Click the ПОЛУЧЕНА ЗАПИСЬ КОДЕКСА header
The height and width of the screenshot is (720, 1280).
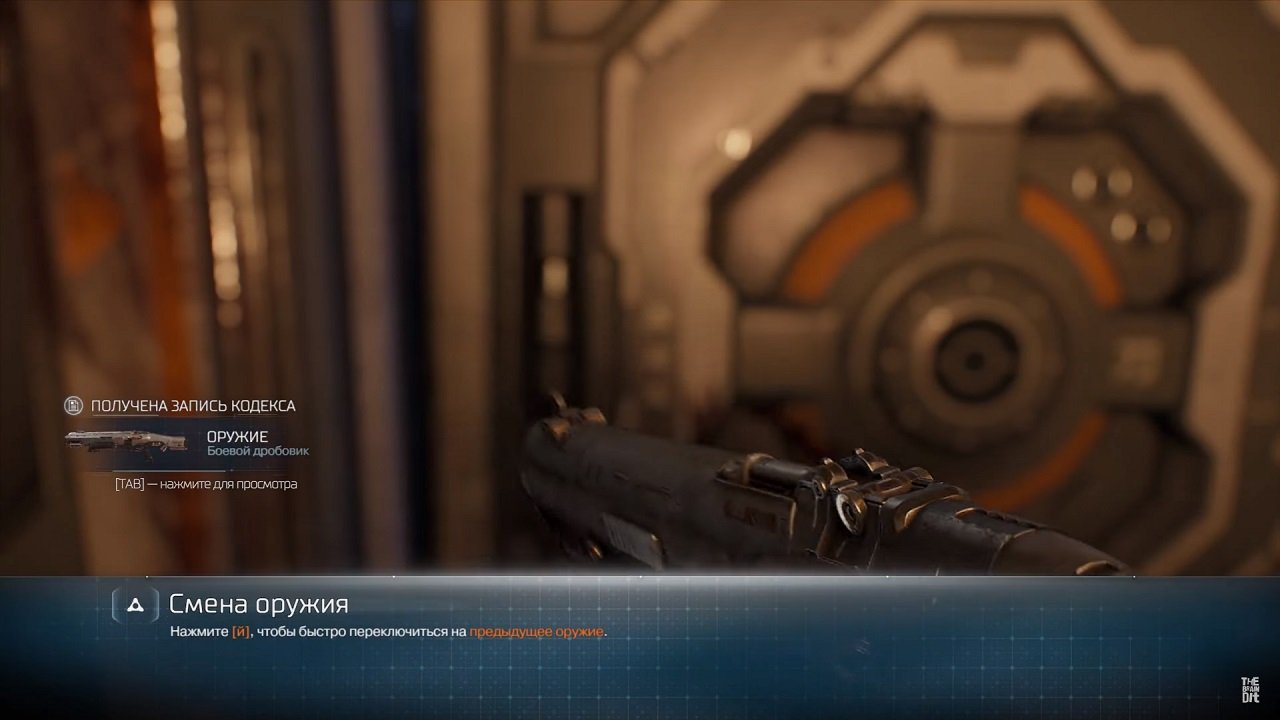coord(192,406)
